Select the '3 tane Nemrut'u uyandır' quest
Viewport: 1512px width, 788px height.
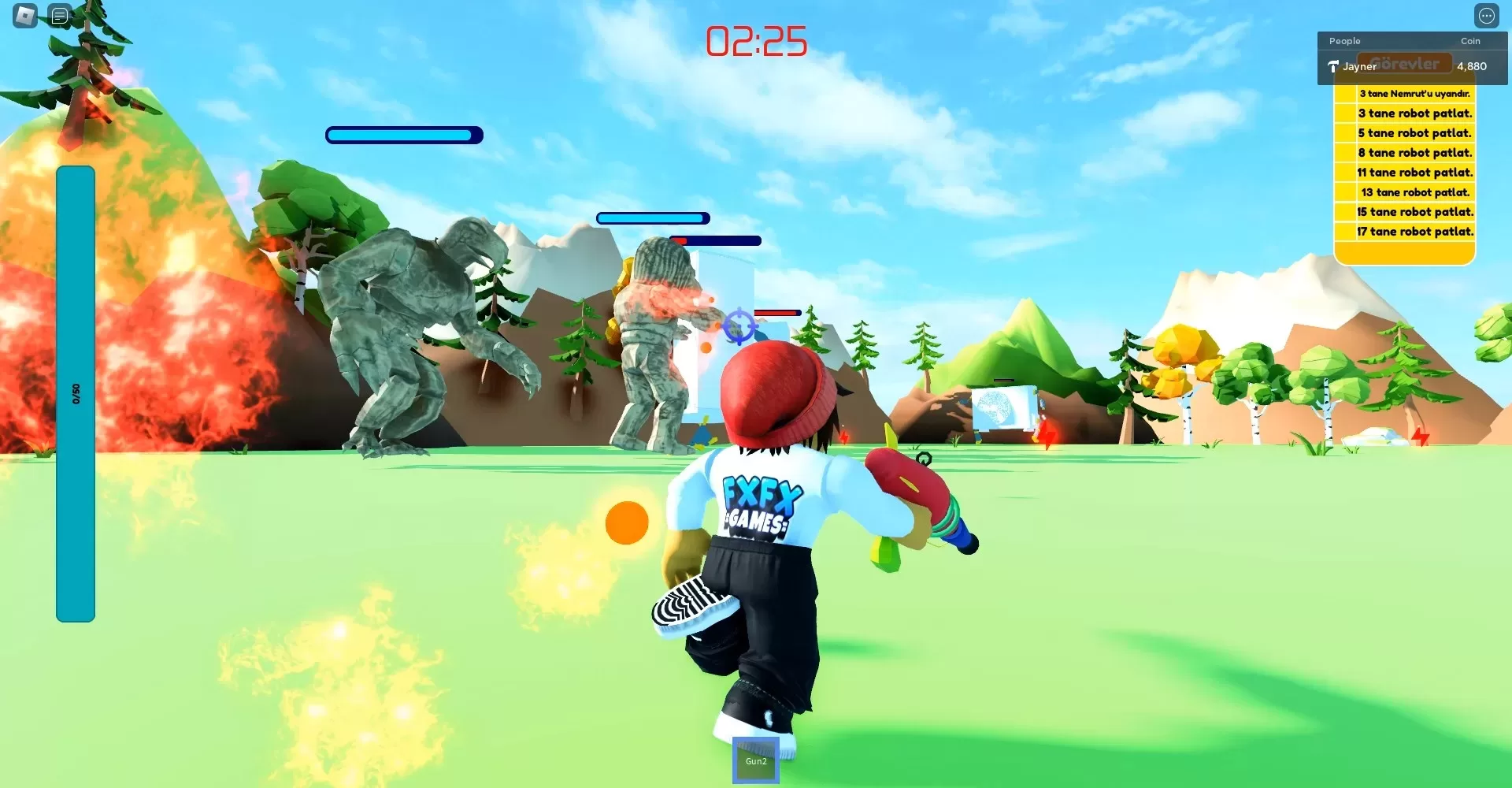point(1414,94)
